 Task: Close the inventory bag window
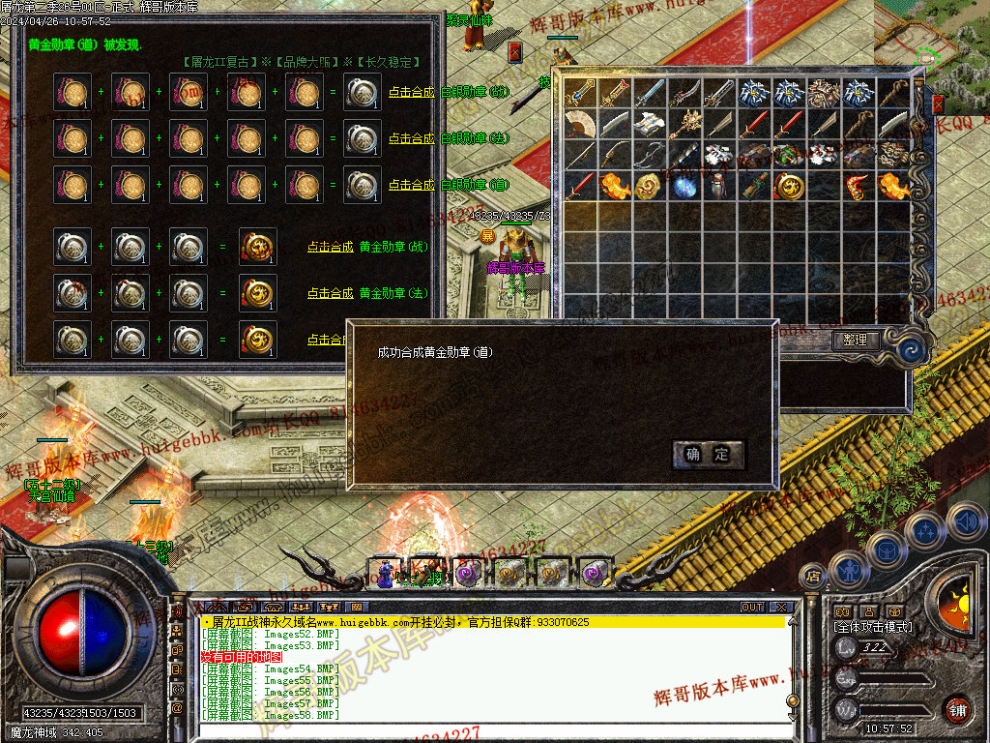point(938,103)
